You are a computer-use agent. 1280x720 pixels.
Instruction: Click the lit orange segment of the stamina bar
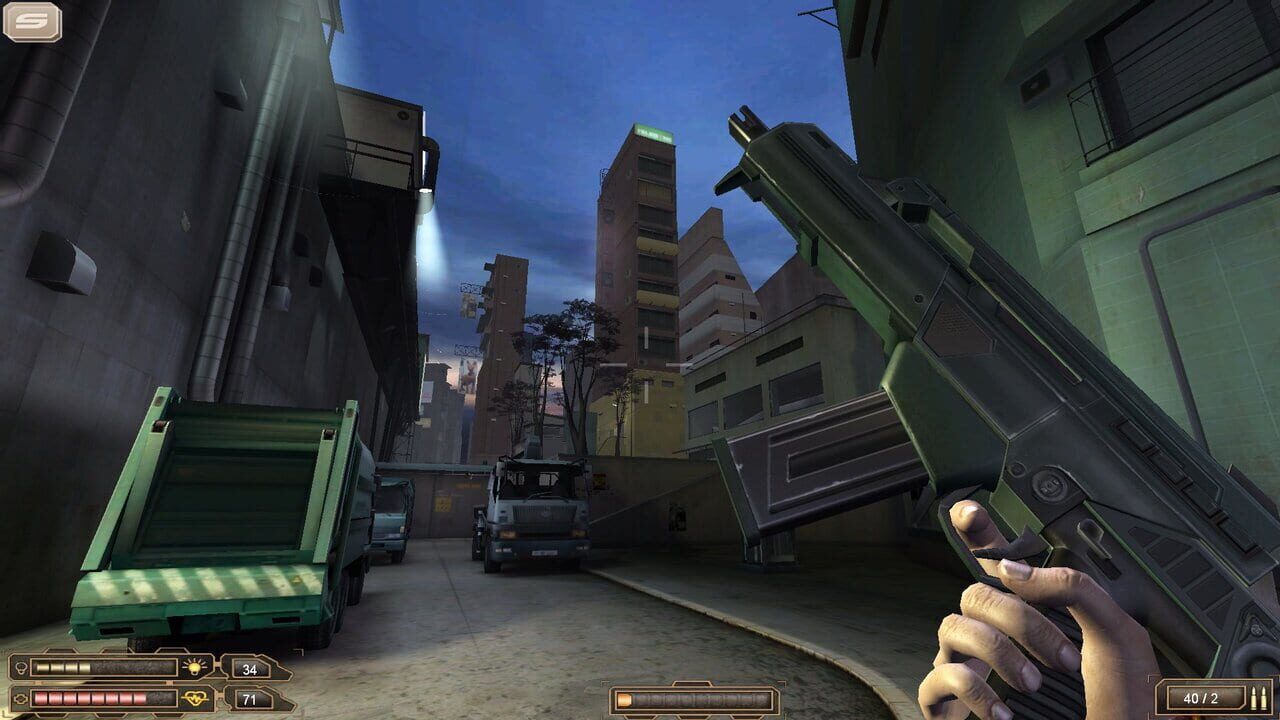tap(624, 700)
